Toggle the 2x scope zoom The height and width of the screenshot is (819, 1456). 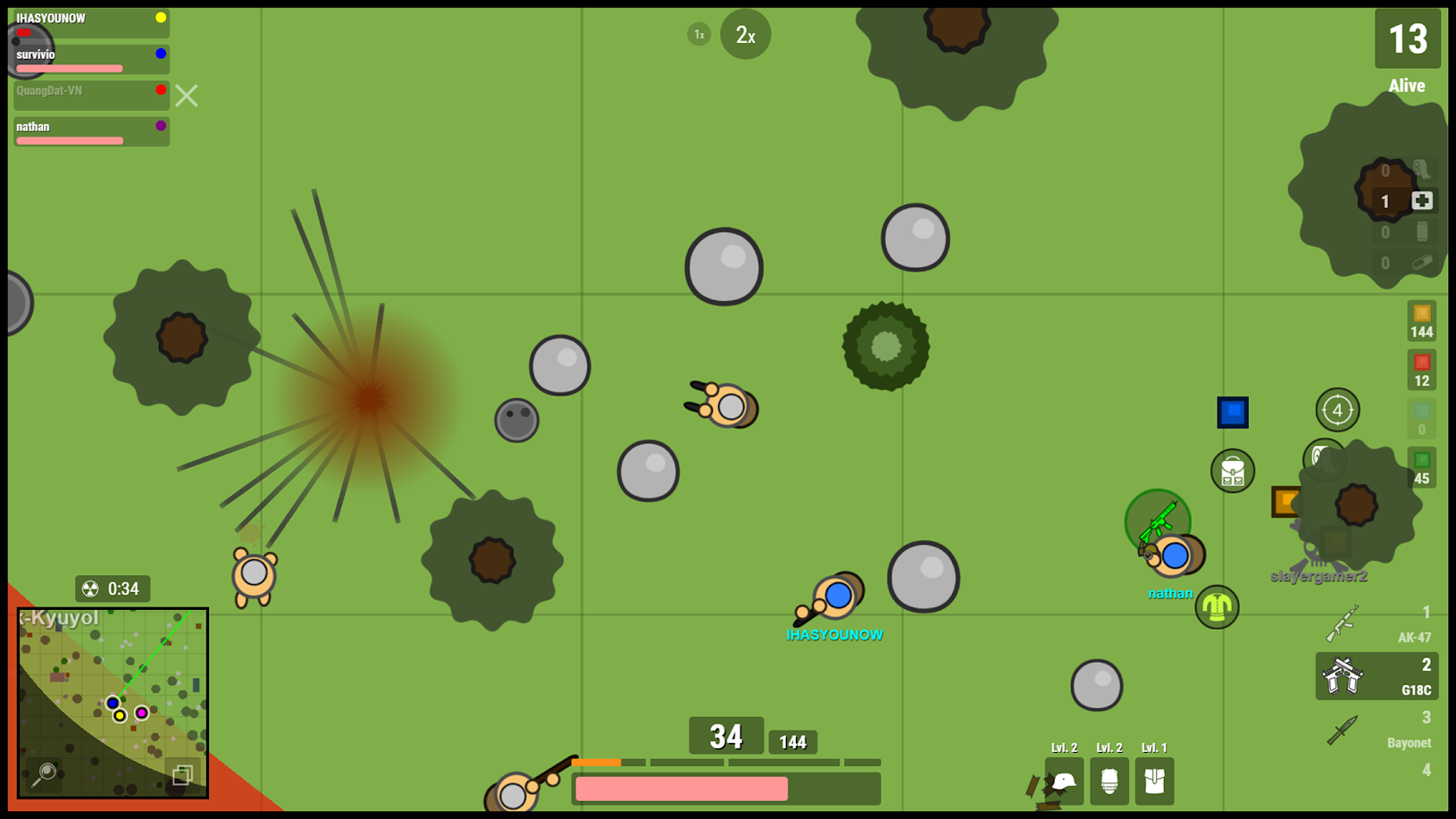coord(745,34)
